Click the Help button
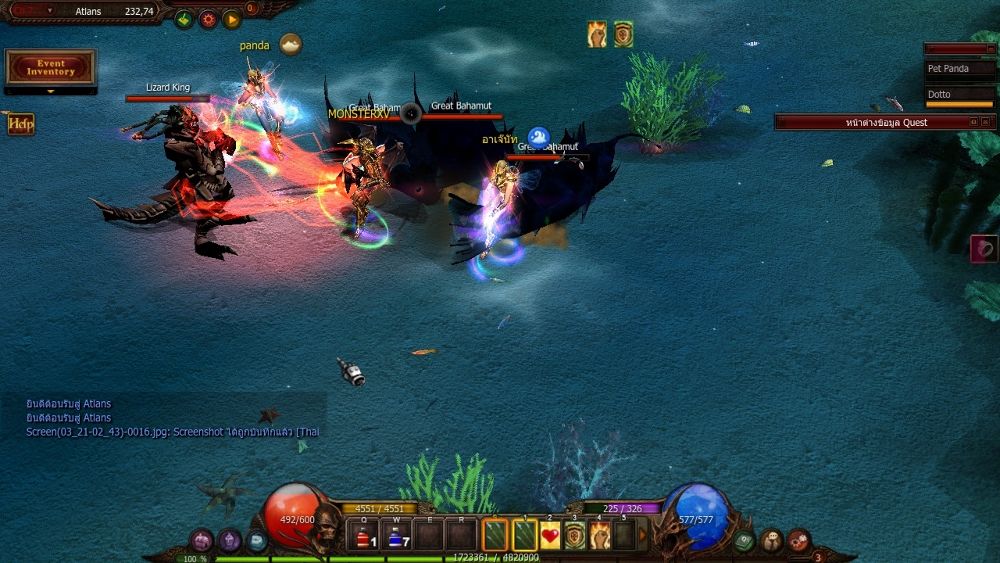This screenshot has height=563, width=1000. coord(21,124)
